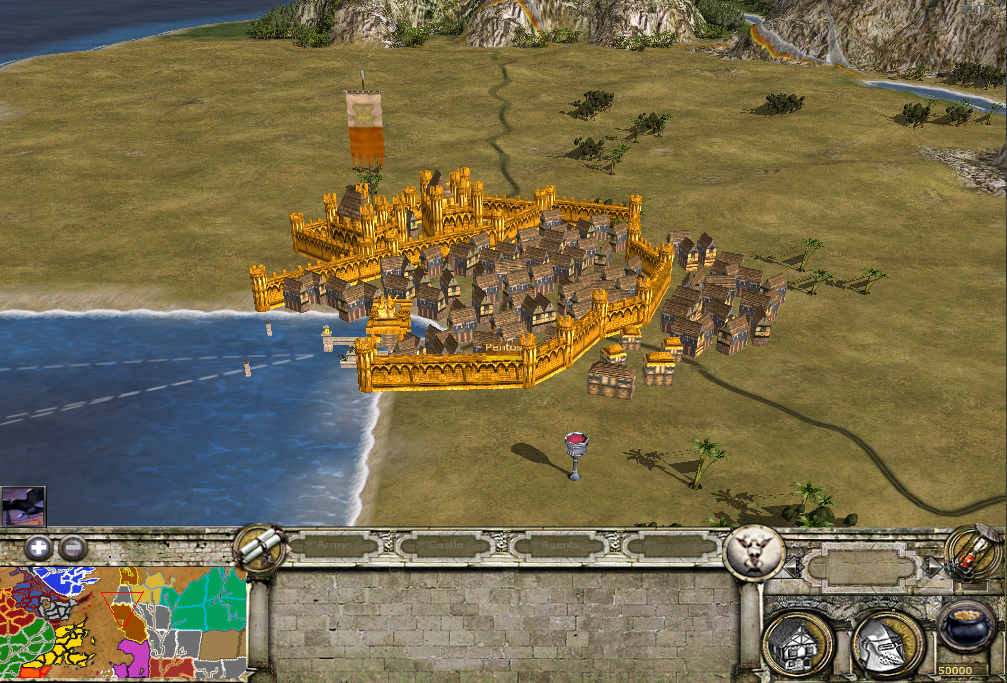The image size is (1007, 683).
Task: Click the advisor portrait thumbnail
Action: [x=23, y=506]
